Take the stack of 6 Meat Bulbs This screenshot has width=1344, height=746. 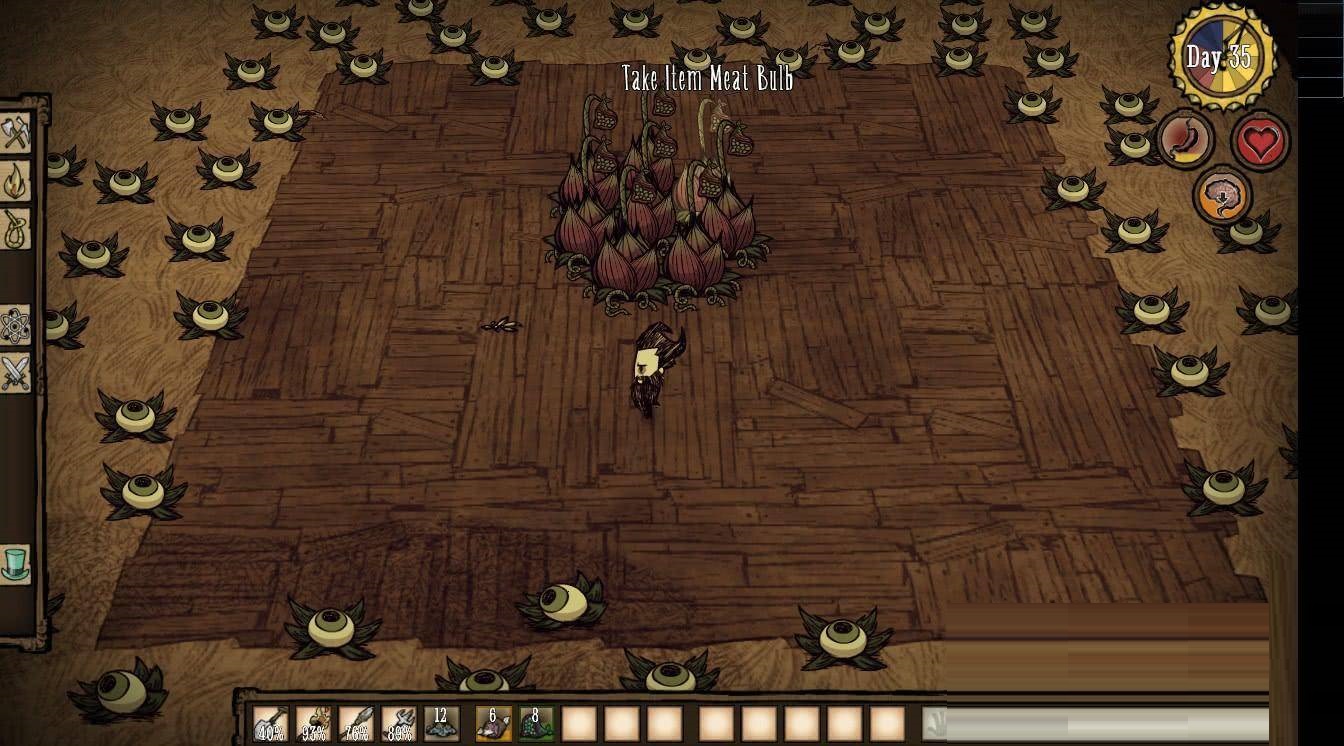[x=493, y=723]
